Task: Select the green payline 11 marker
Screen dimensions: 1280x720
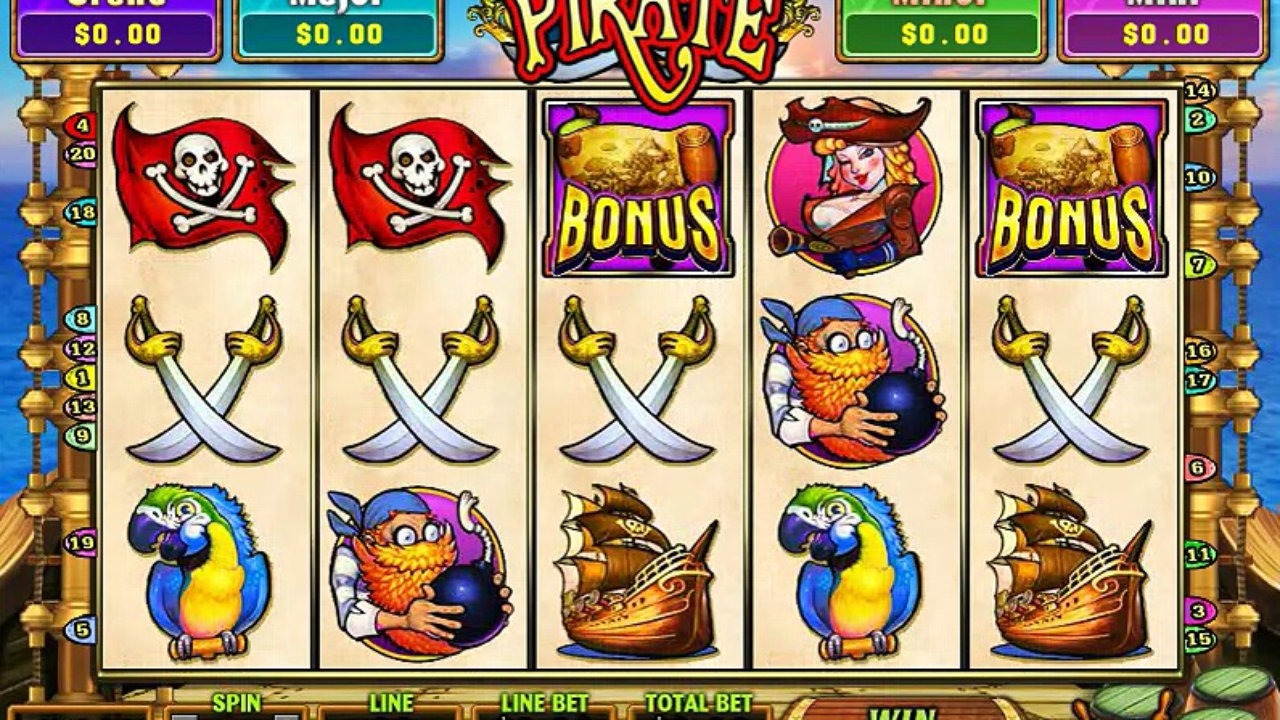Action: [1199, 553]
